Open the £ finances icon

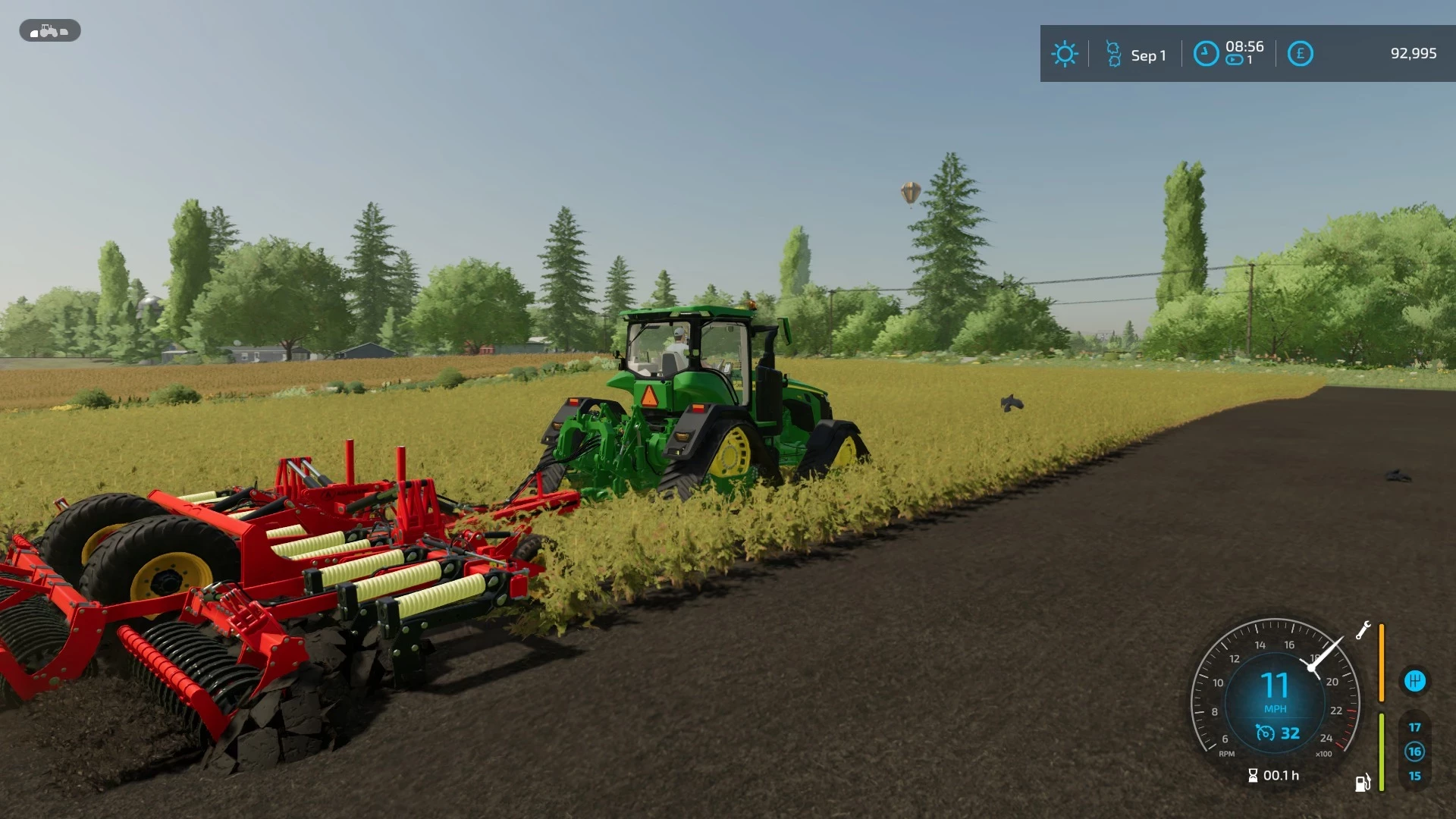(x=1301, y=54)
